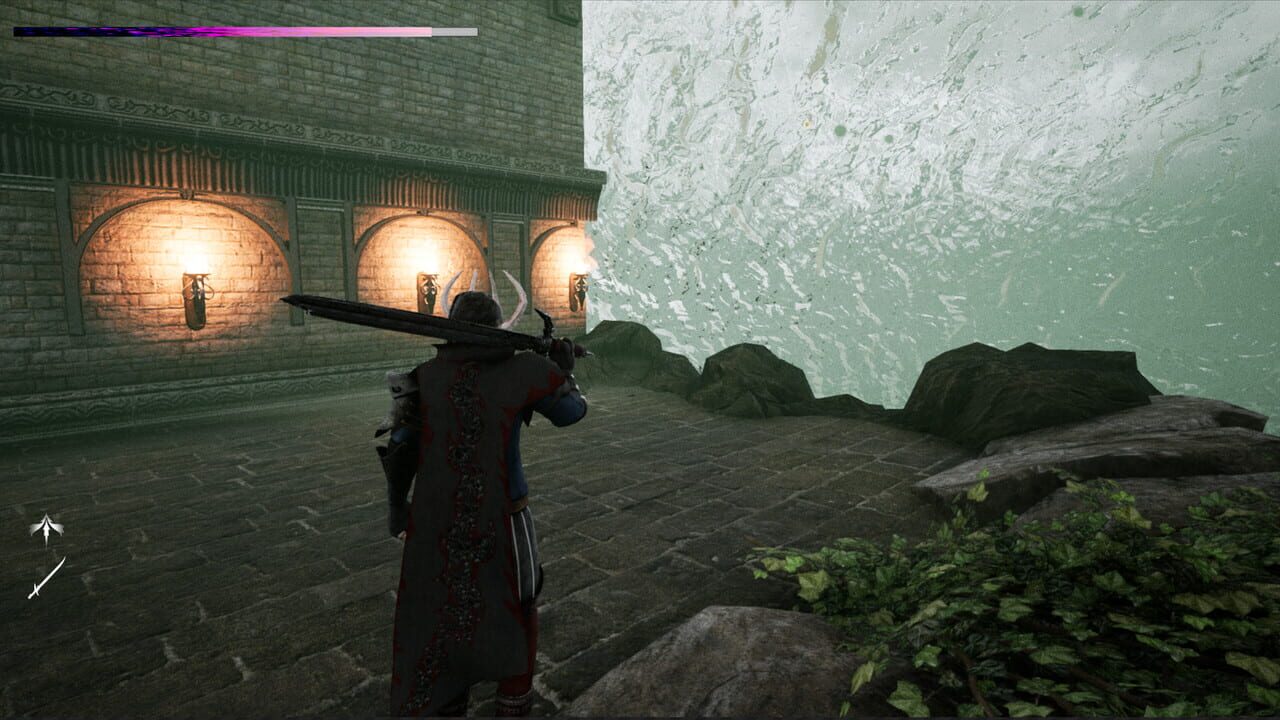Click the upward arrow ability emblem

[x=45, y=525]
